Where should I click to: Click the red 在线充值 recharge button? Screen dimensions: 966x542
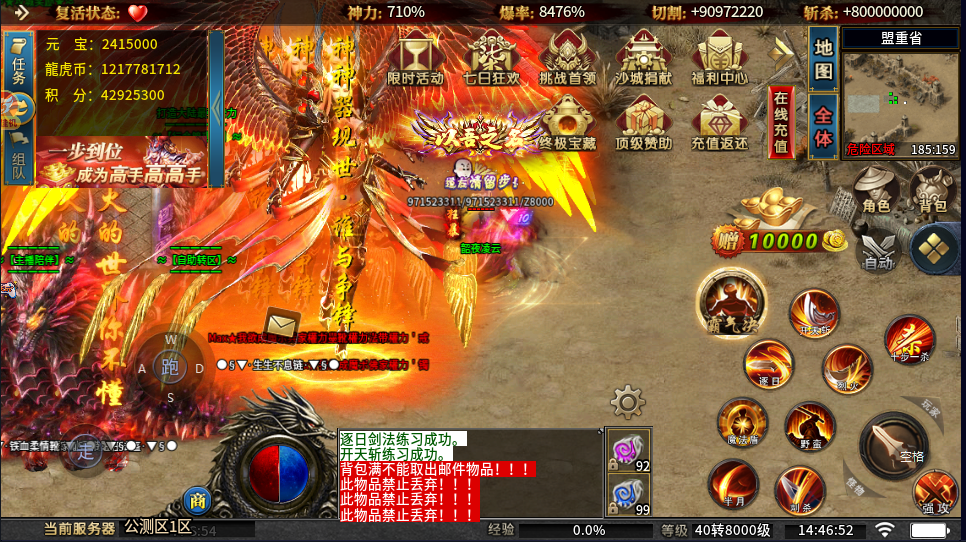[x=781, y=121]
